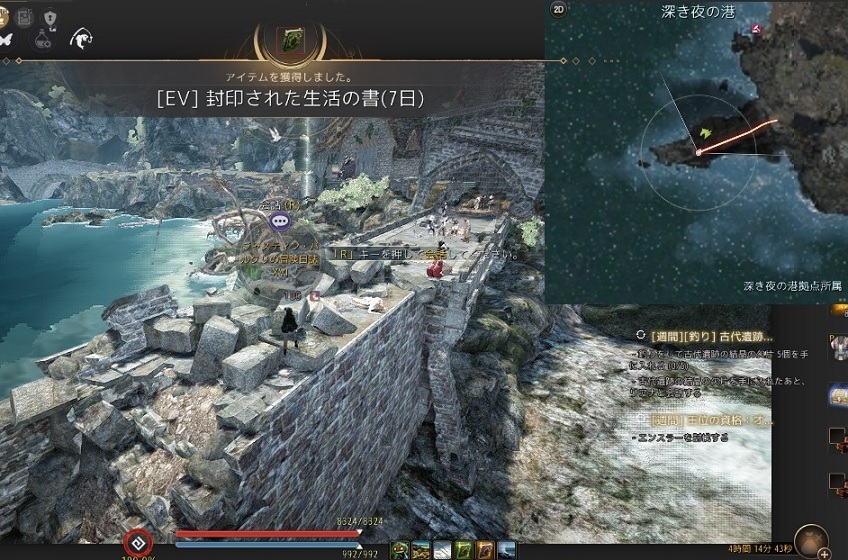The image size is (848, 560).
Task: Click the pink marker on the minimap
Action: pyautogui.click(x=756, y=29)
